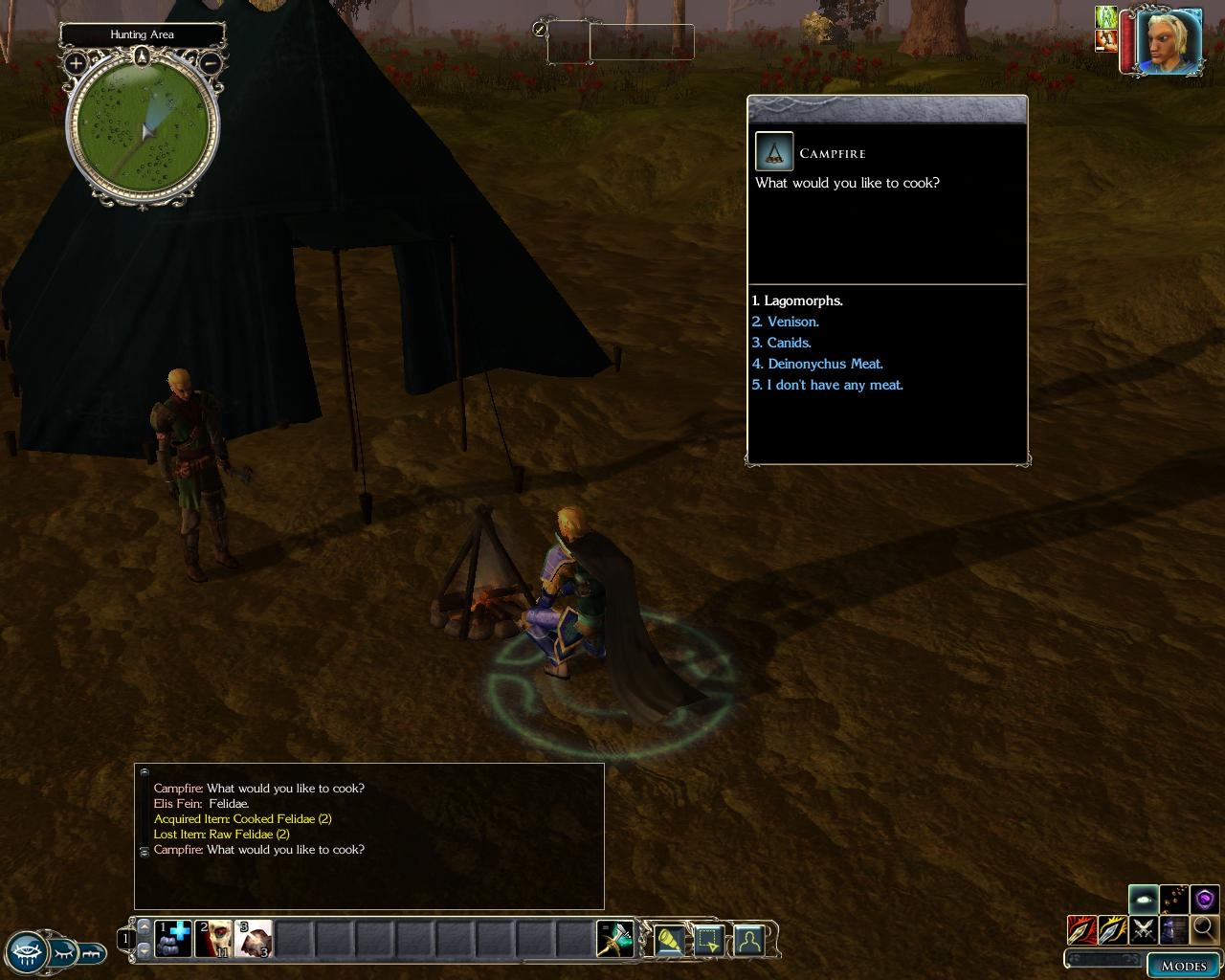Click the yellow spyglass toolbar button
Image resolution: width=1225 pixels, height=980 pixels.
[667, 941]
